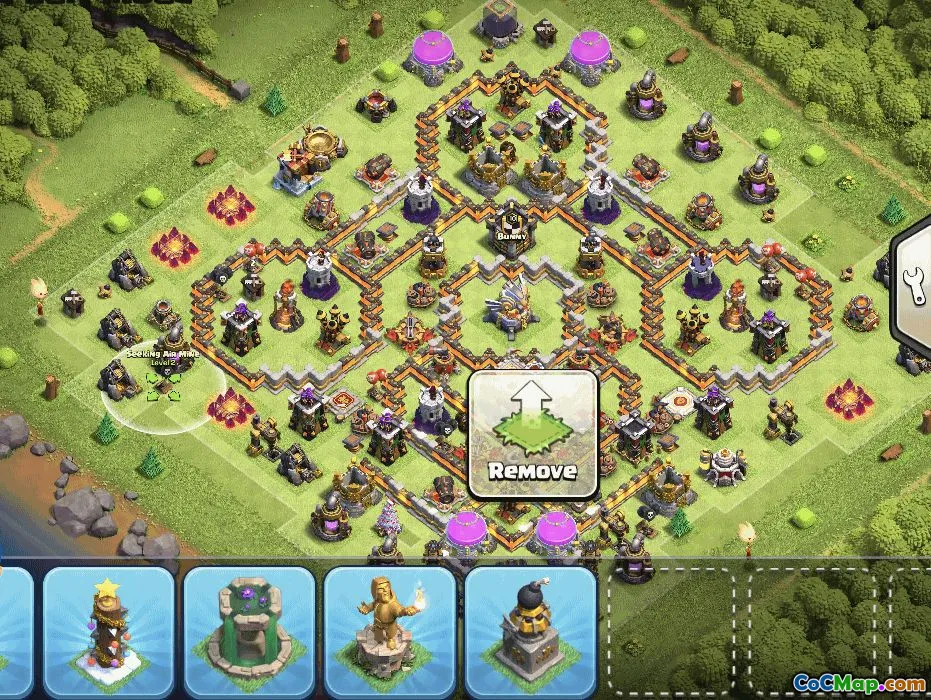
Task: Pick the golden wizard statue tile
Action: pos(390,632)
